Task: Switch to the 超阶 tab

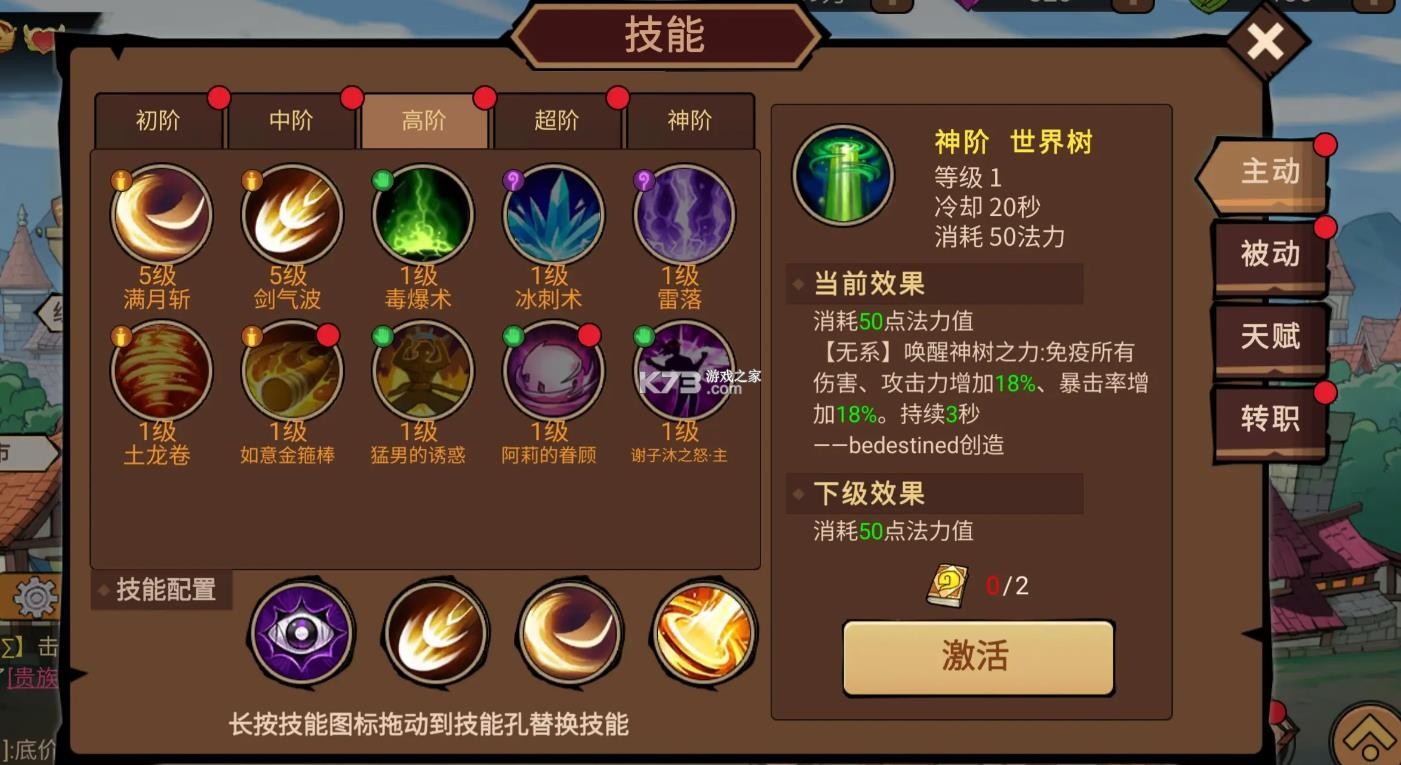Action: (x=557, y=119)
